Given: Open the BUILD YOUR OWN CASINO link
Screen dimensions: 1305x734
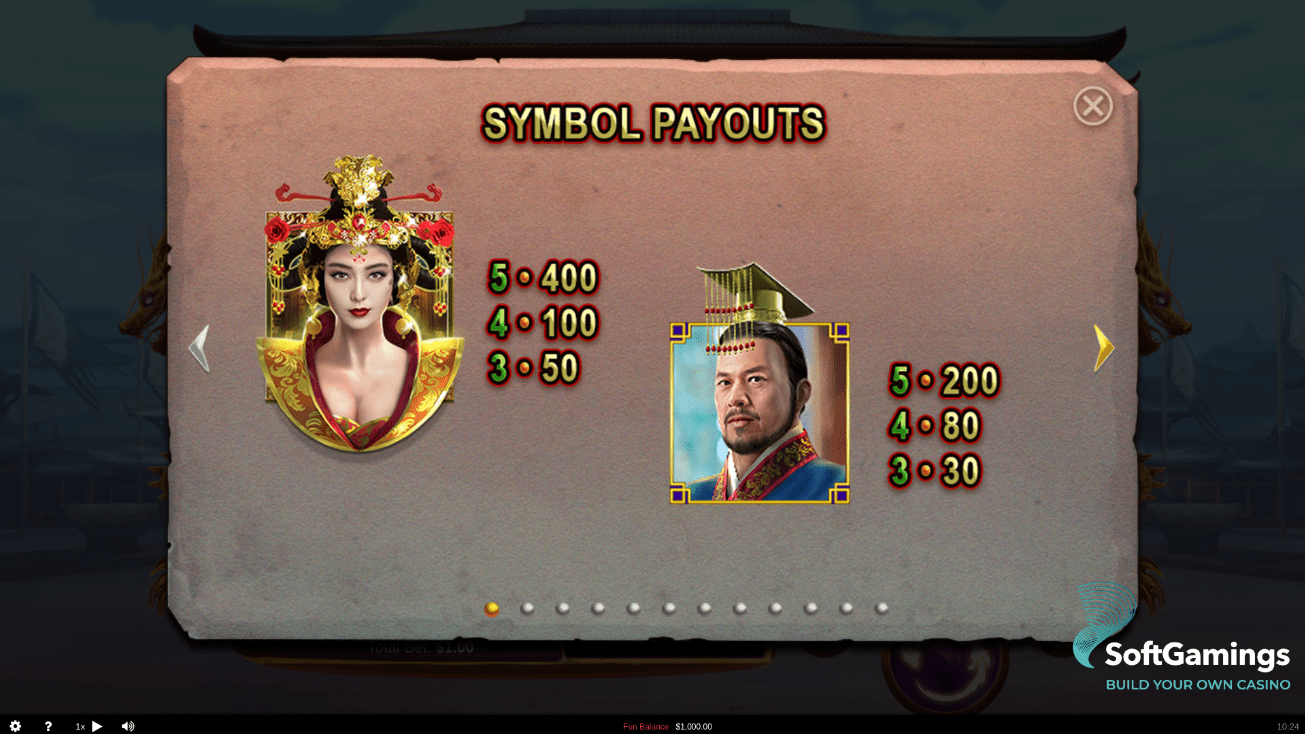Looking at the screenshot, I should tap(1196, 686).
